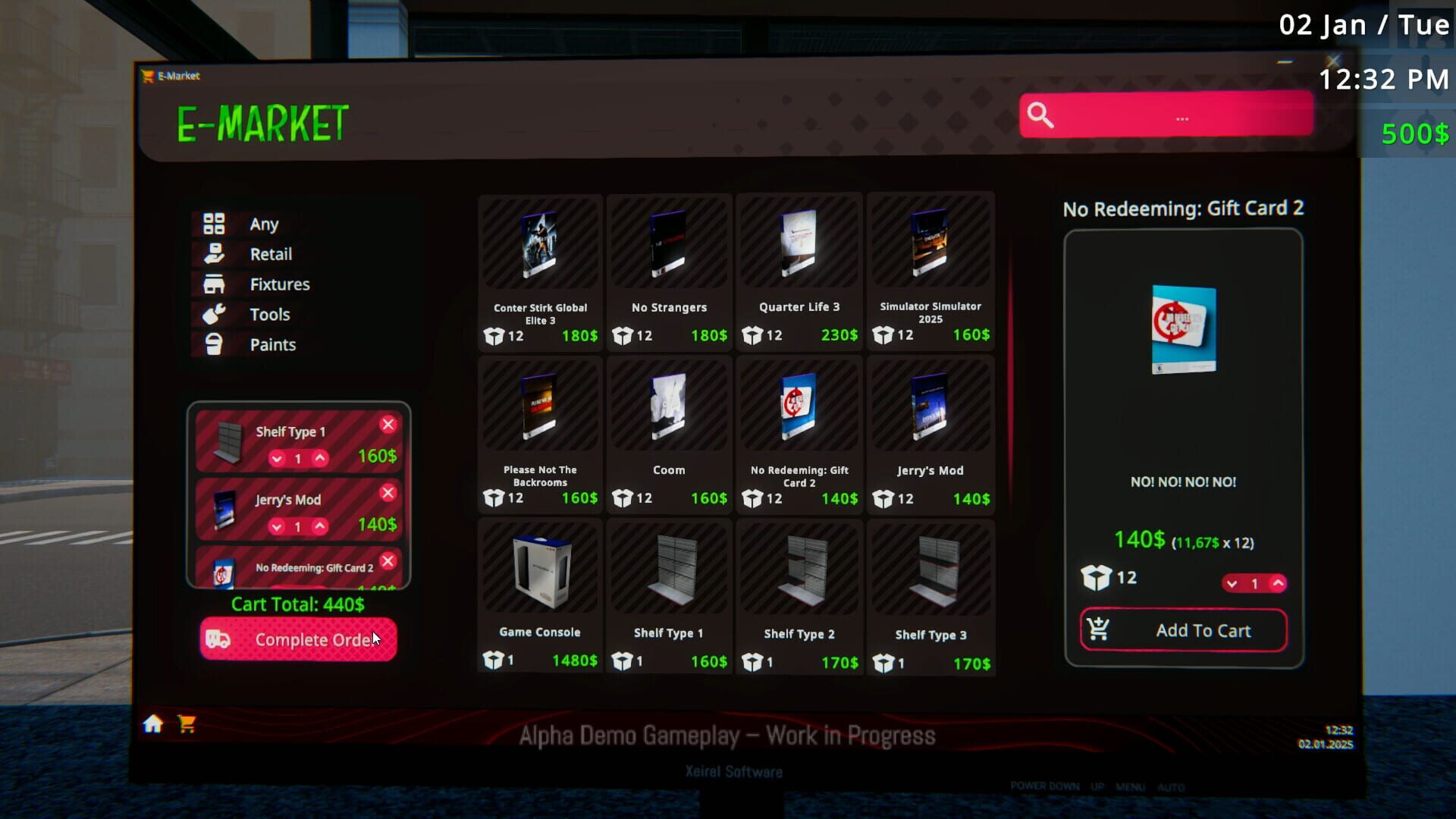Viewport: 1456px width, 819px height.
Task: Select the Game Console product thumbnail
Action: click(539, 569)
